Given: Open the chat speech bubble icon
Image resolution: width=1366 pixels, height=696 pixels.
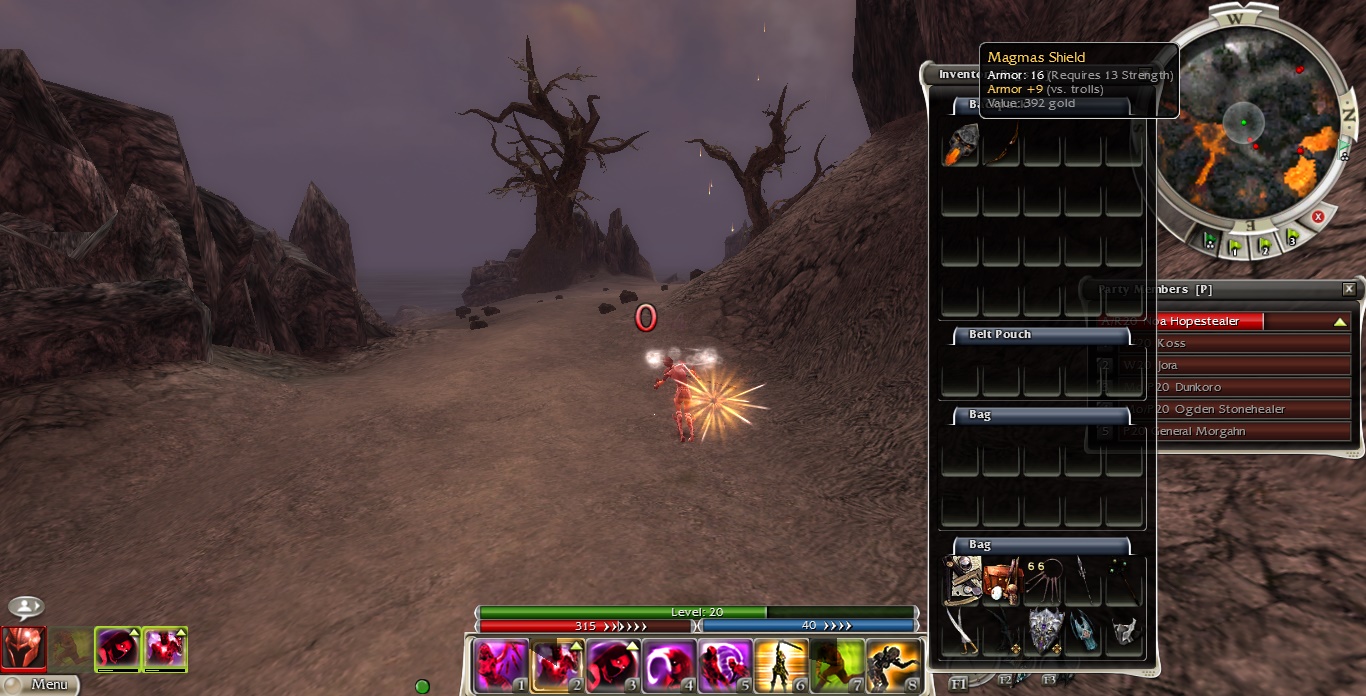Looking at the screenshot, I should tap(25, 607).
